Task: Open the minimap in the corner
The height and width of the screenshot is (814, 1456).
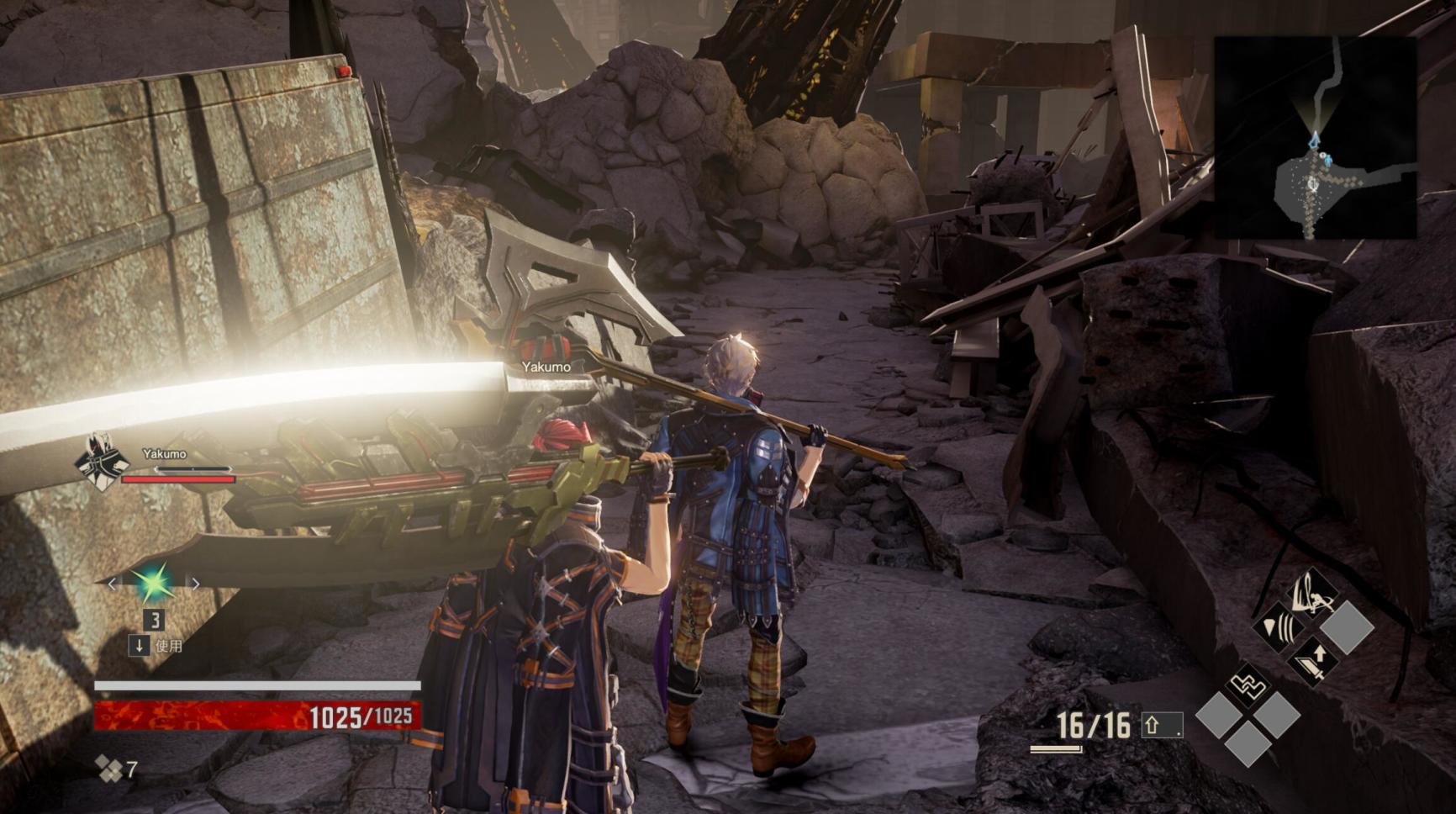Action: point(1315,138)
